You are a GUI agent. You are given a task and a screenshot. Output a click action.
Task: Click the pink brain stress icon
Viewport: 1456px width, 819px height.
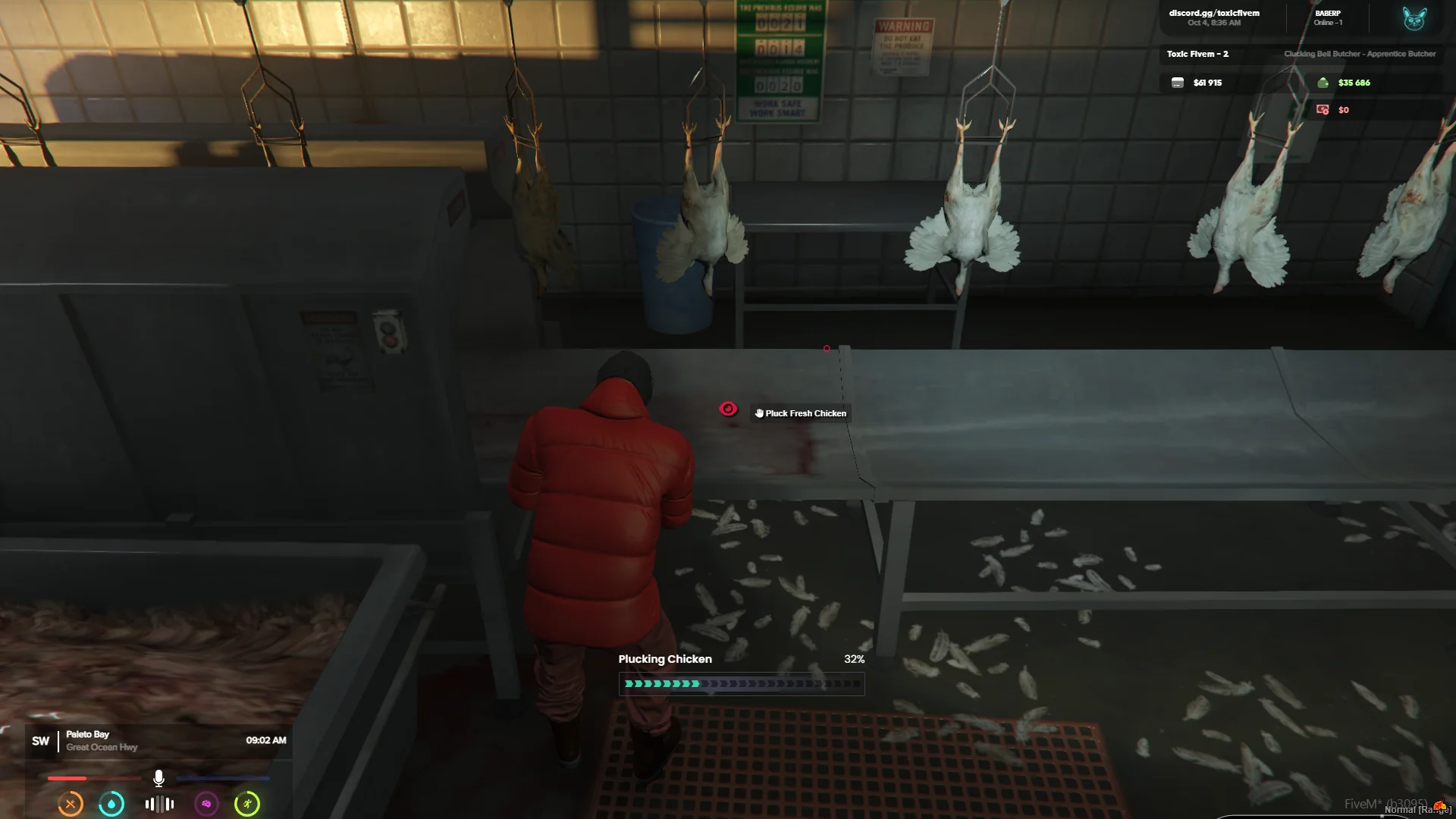[x=206, y=804]
